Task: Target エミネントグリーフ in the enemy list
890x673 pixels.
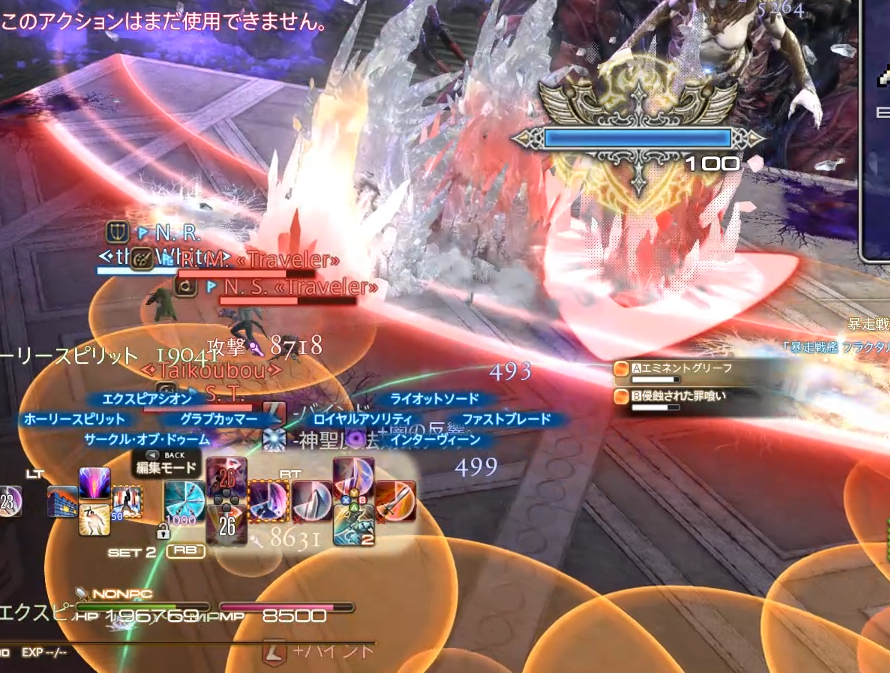Action: click(666, 370)
